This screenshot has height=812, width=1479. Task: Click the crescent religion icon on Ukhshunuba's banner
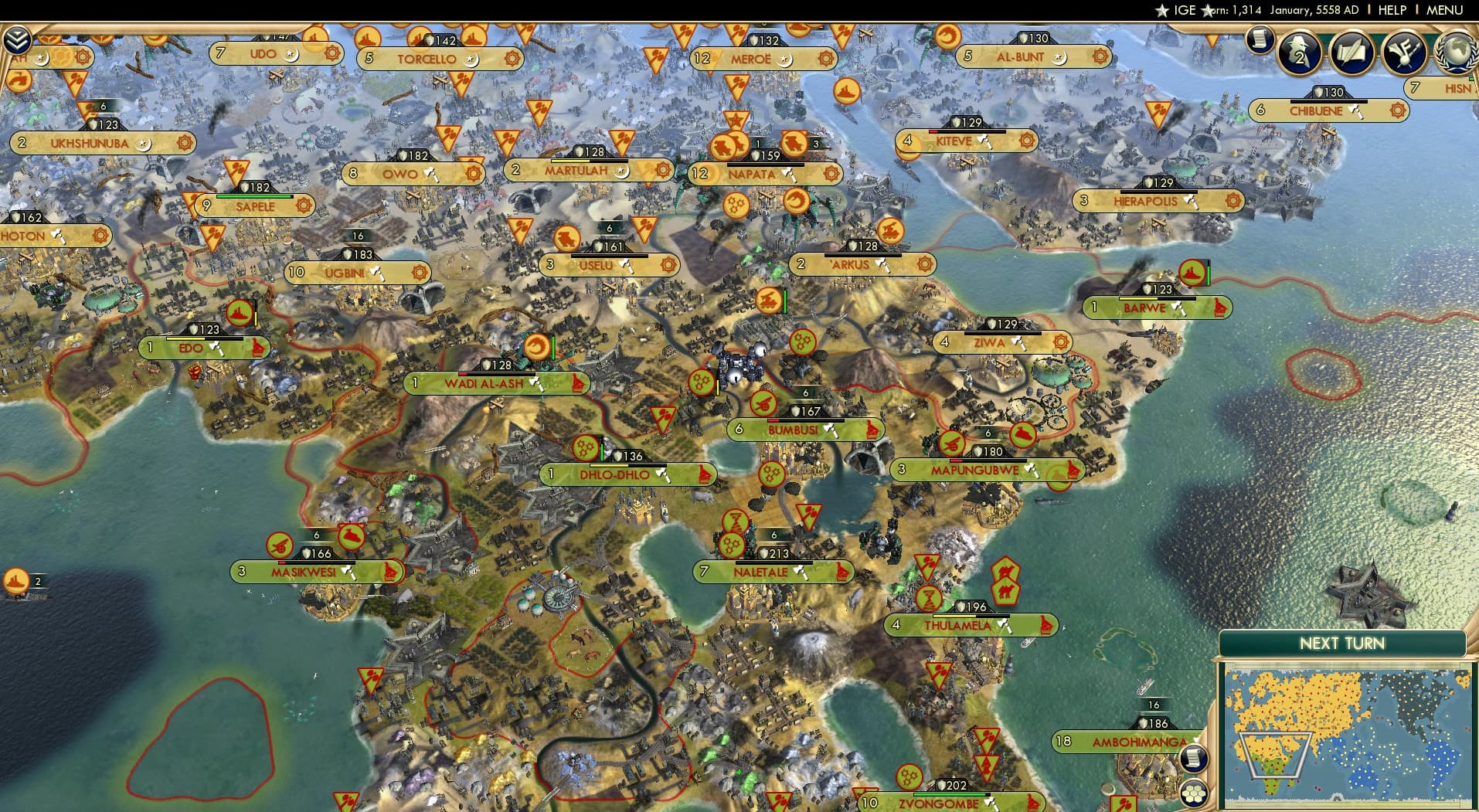pos(143,143)
